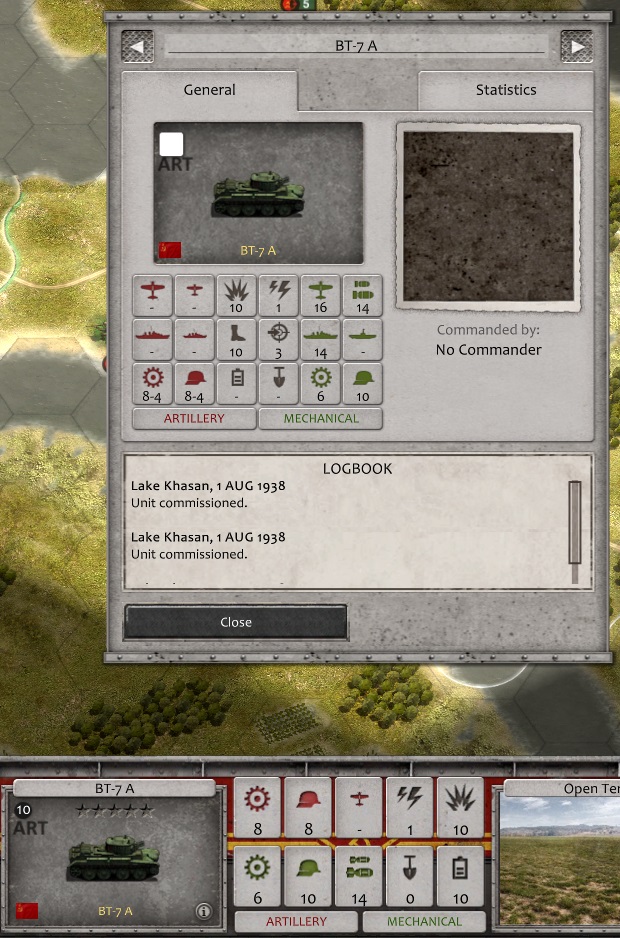
Task: Click the BT-7 A tank portrait in the dialog
Action: tap(258, 193)
